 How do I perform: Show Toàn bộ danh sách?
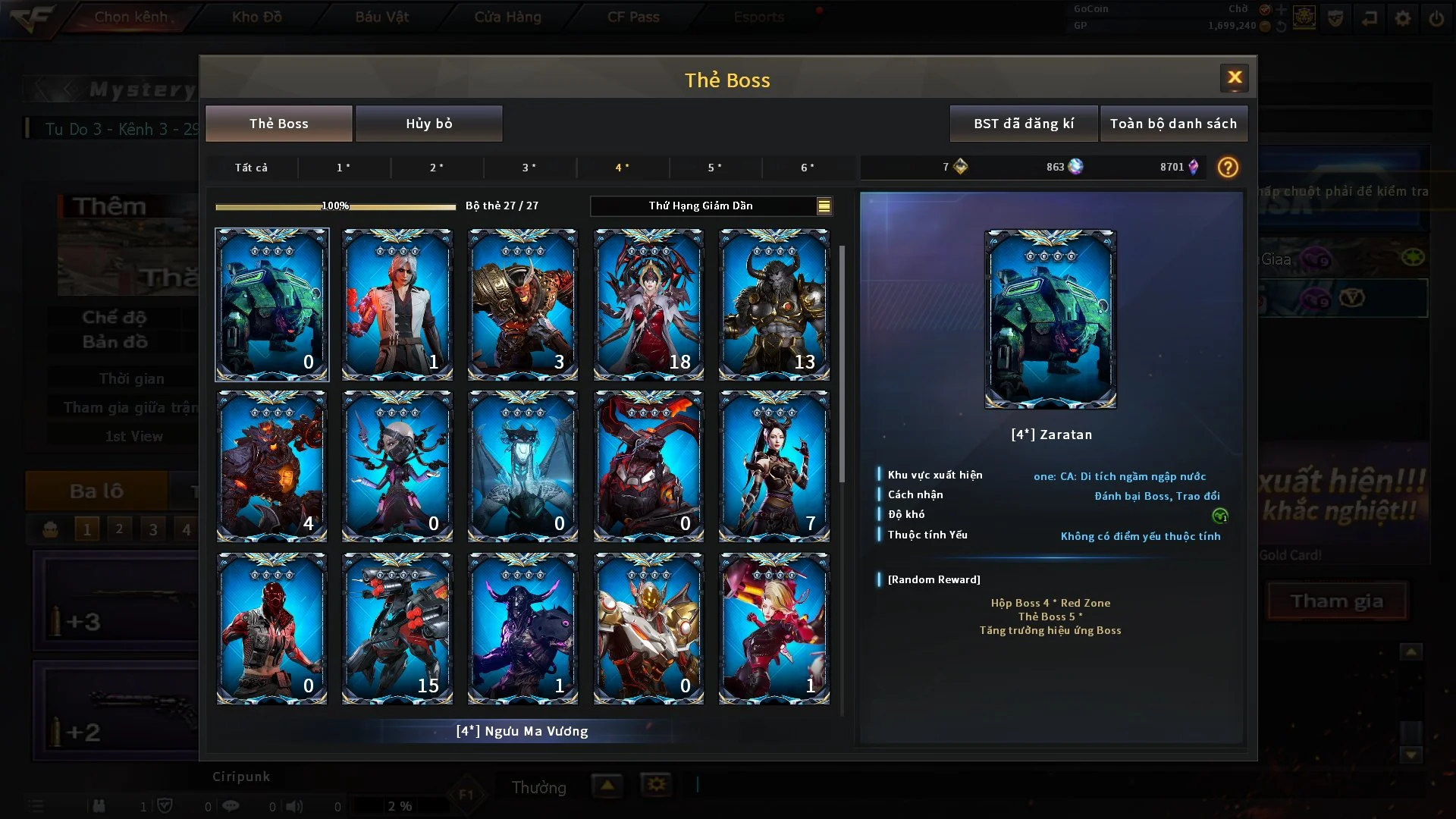tap(1172, 124)
